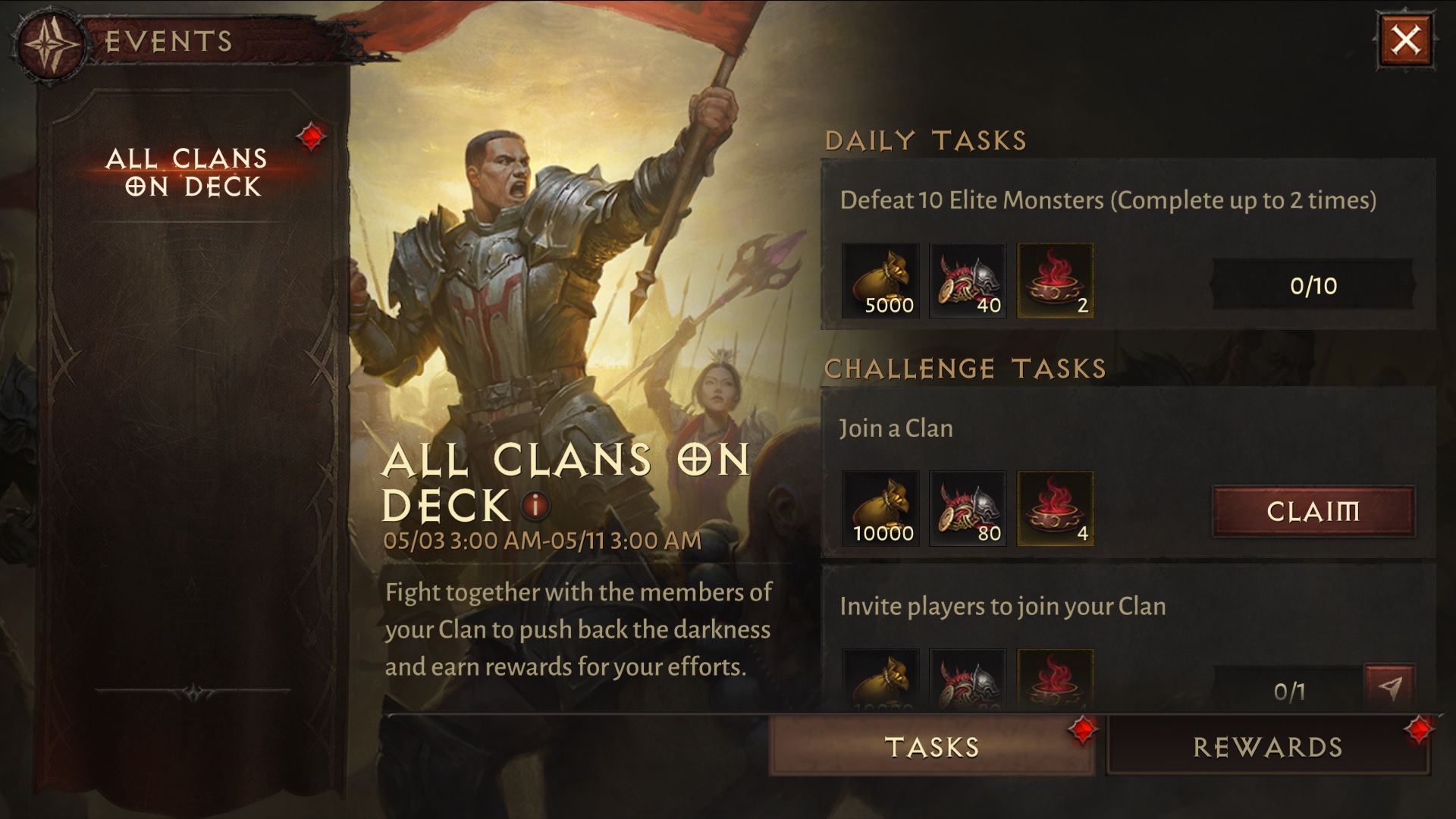The image size is (1456, 819).
Task: Select the Tasks tab
Action: (931, 747)
